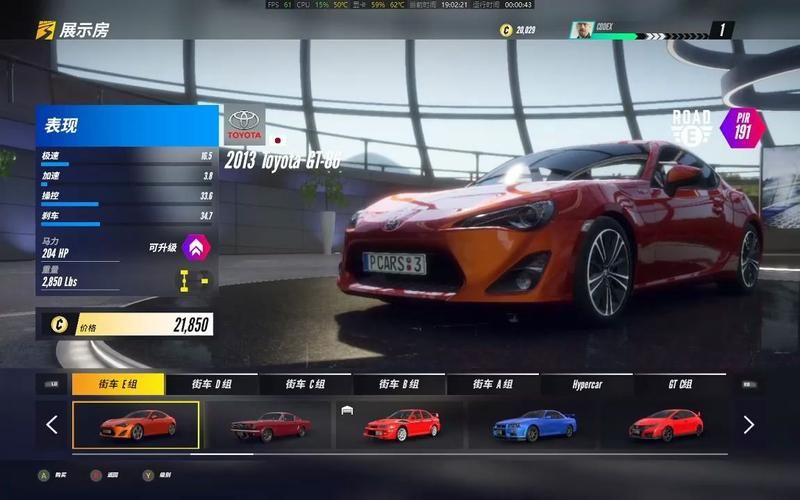Choose the red Mitsubishi Lancer thumbnail

[x=400, y=425]
